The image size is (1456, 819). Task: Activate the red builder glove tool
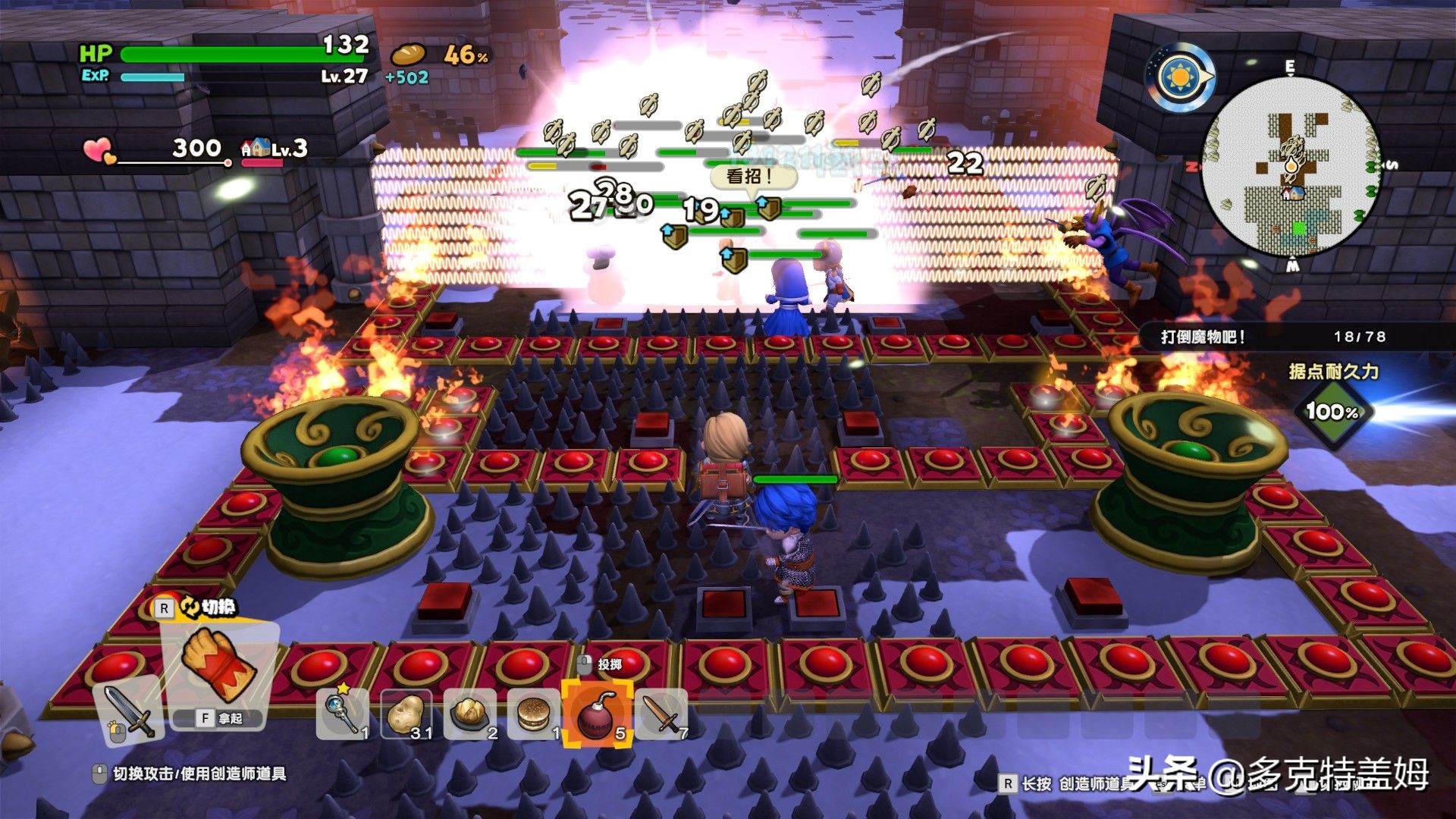[218, 663]
